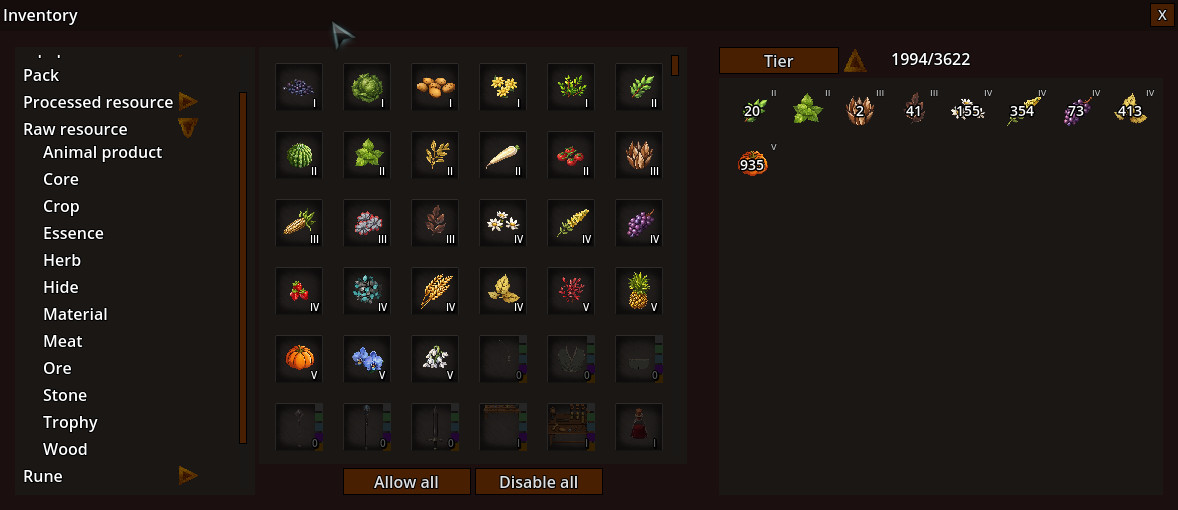Open the Animal product category
Viewport: 1178px width, 510px height.
coord(102,152)
